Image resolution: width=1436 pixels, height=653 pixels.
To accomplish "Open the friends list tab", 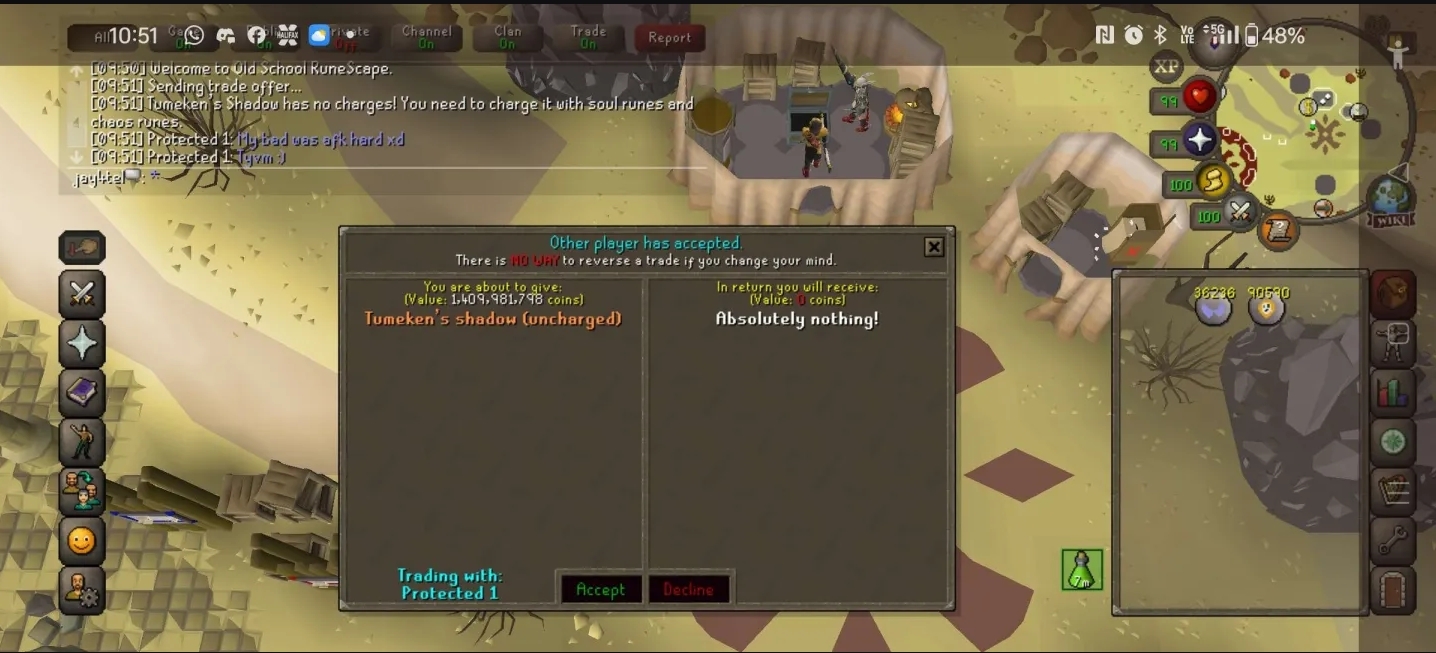I will [x=82, y=491].
